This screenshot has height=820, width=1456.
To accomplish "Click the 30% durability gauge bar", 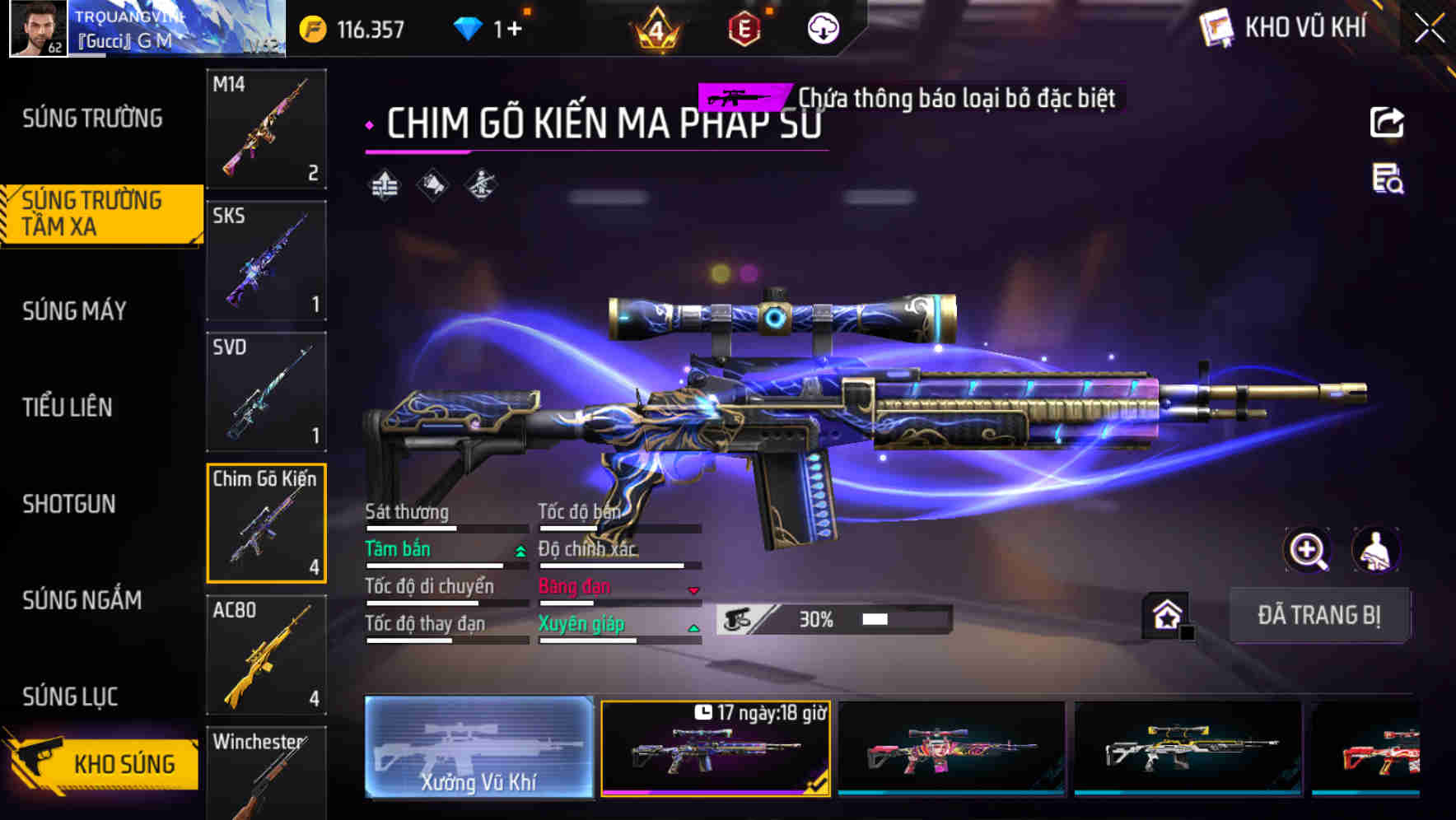I will [x=832, y=617].
